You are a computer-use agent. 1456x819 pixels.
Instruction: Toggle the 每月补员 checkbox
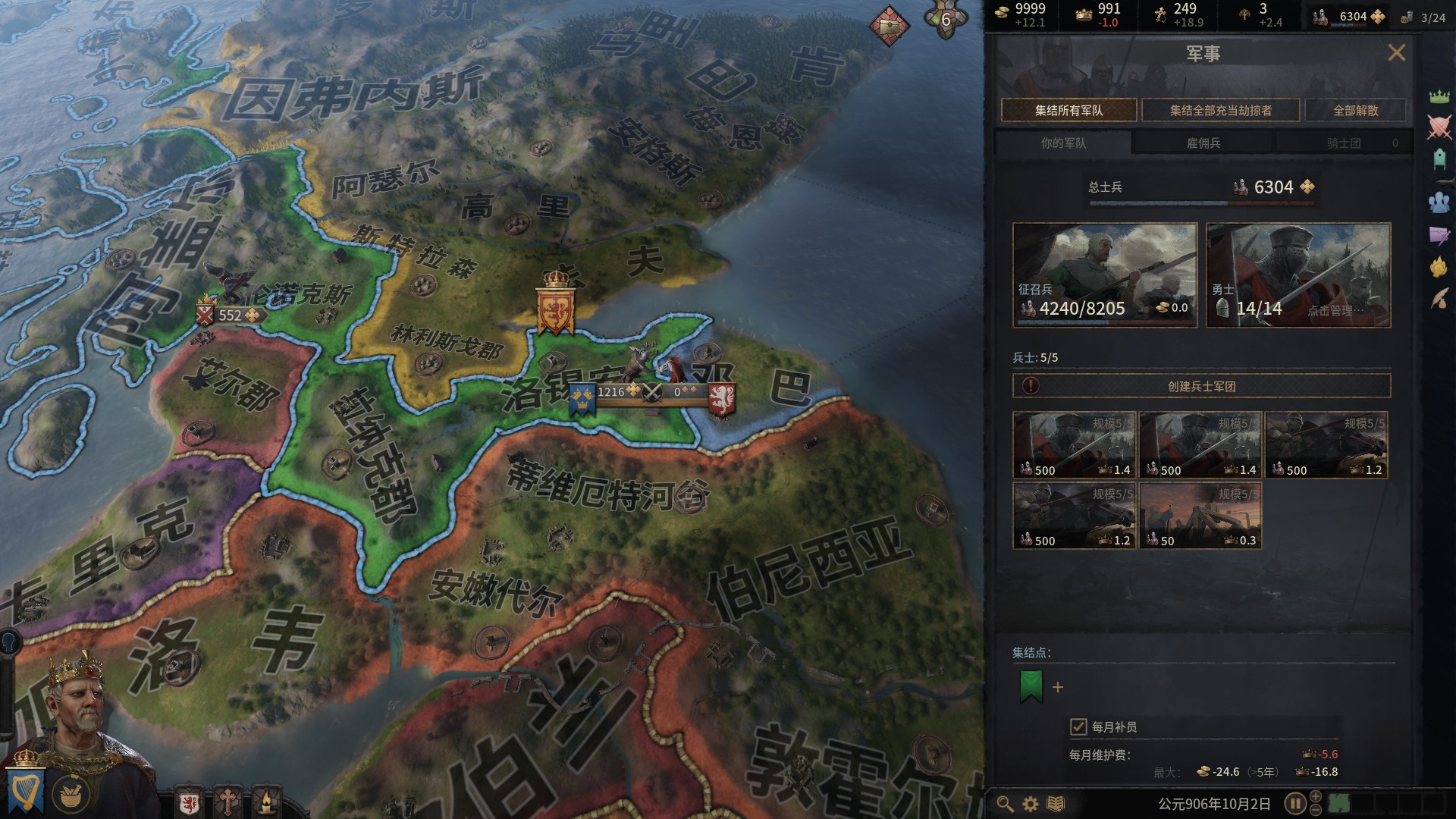click(1078, 727)
